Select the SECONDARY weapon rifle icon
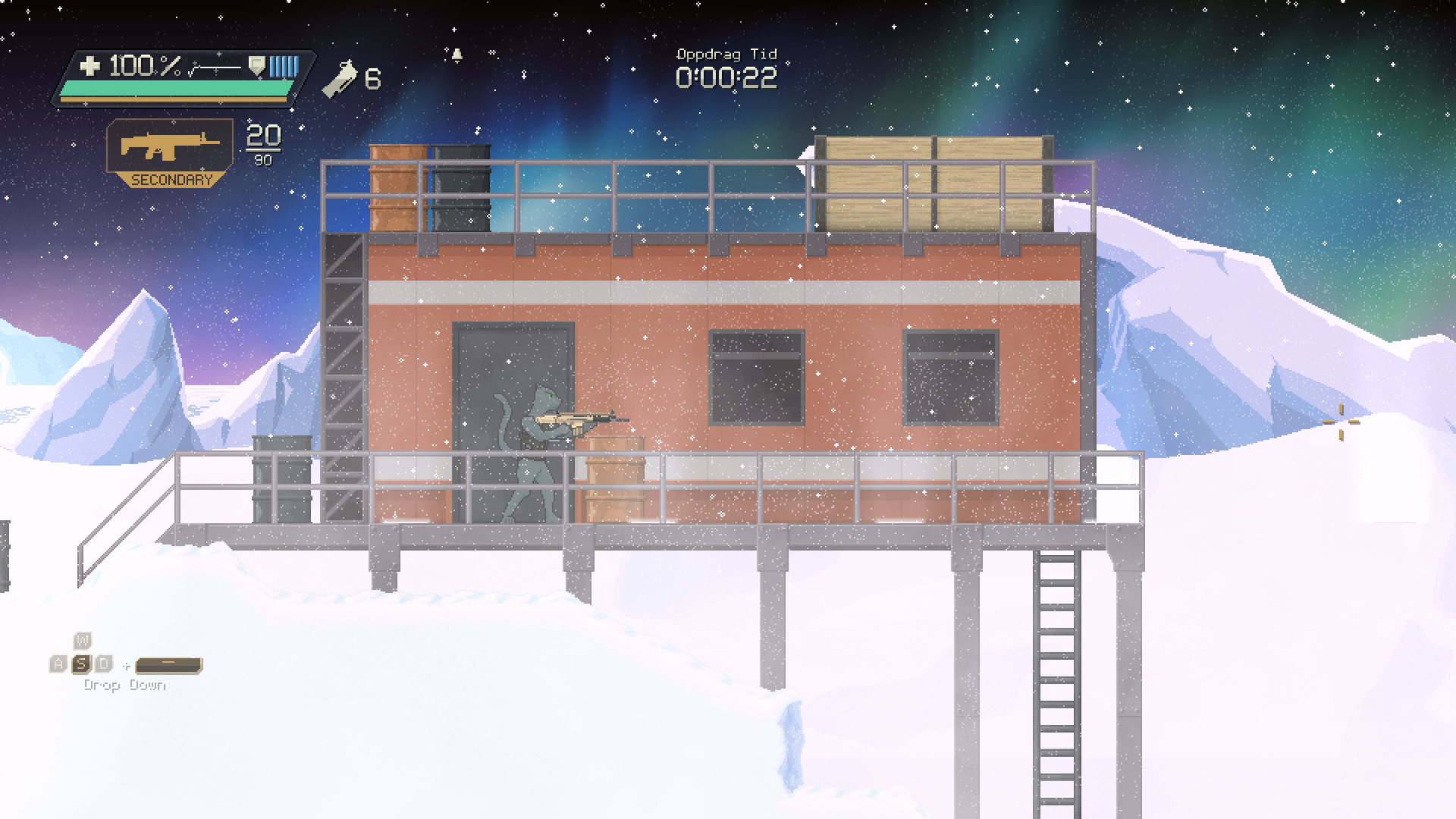Image resolution: width=1456 pixels, height=819 pixels. pyautogui.click(x=168, y=146)
